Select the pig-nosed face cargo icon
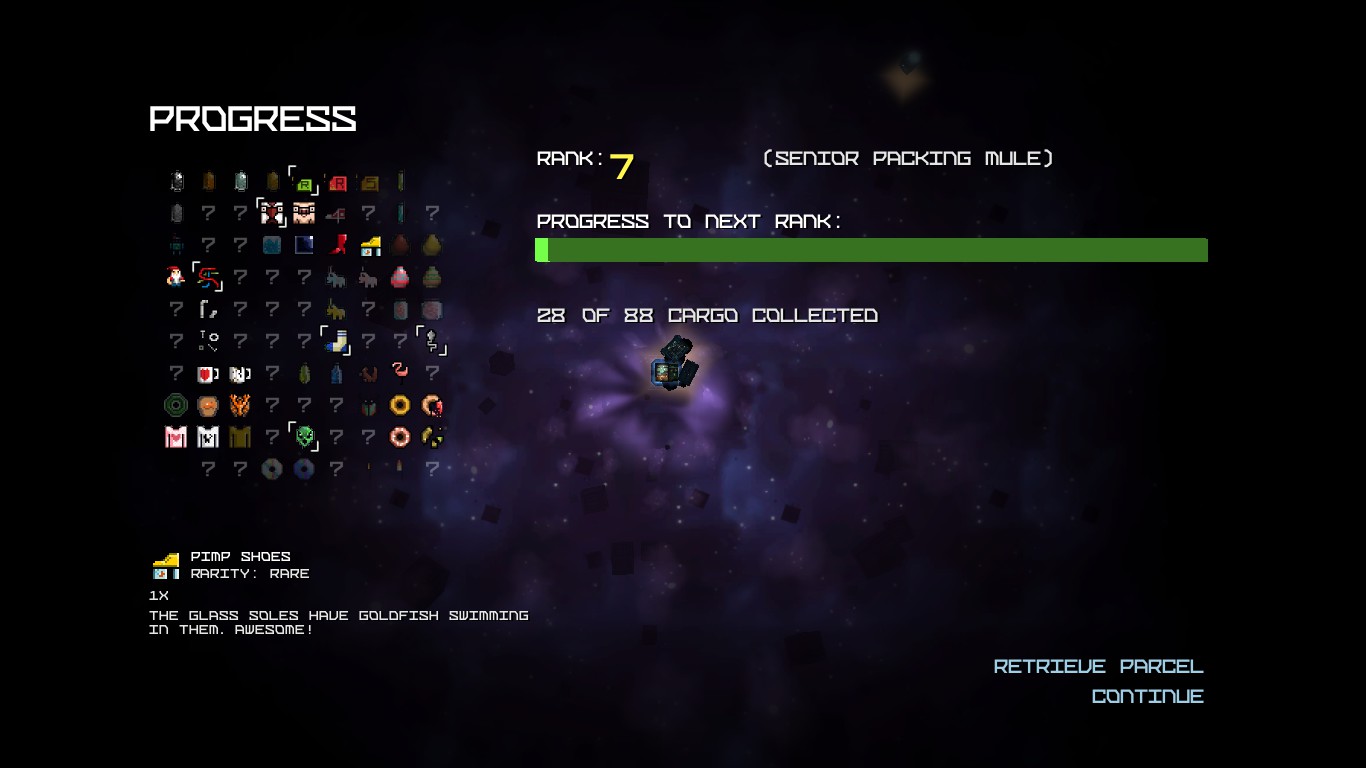 coord(304,213)
